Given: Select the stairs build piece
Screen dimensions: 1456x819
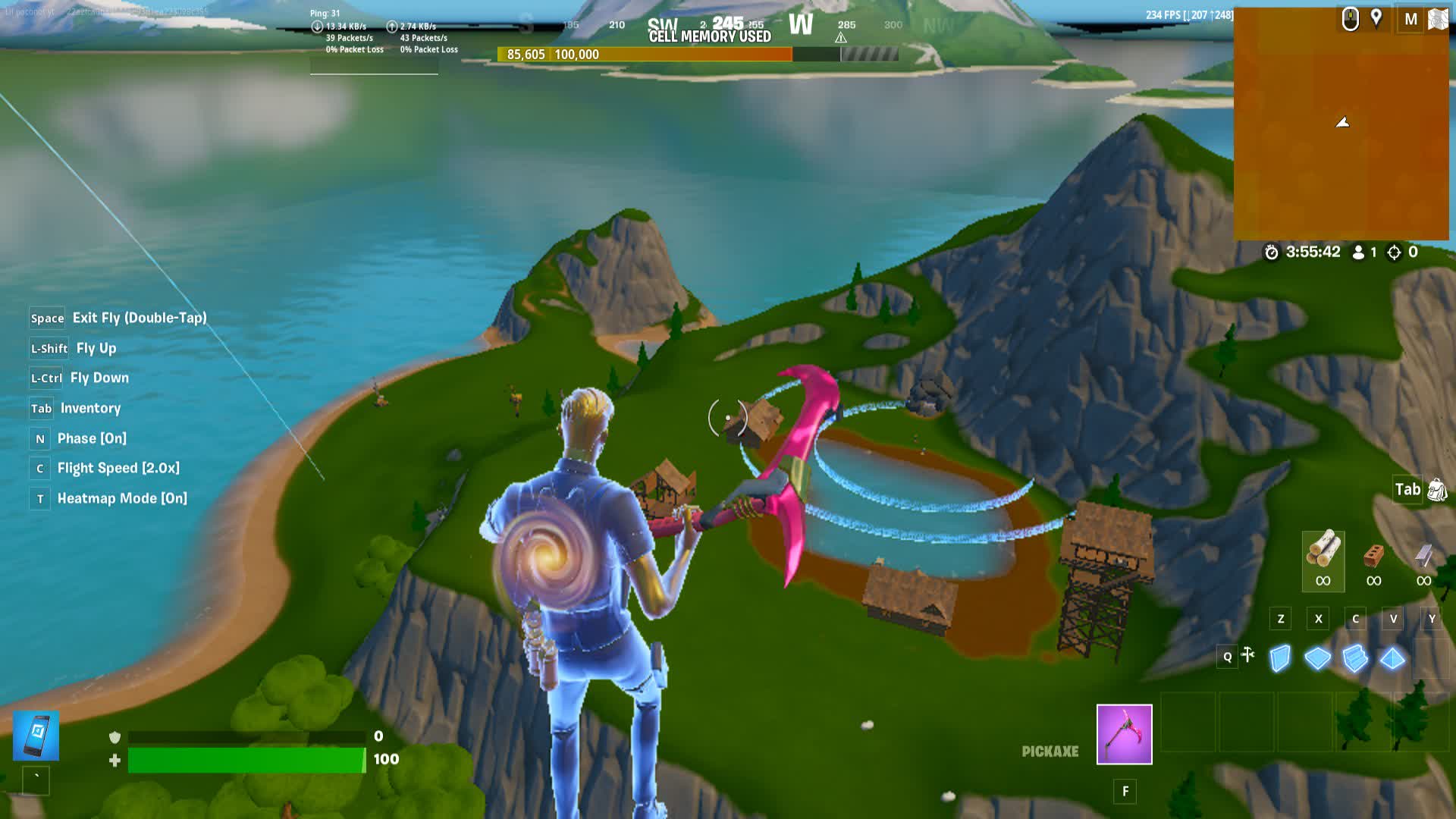Looking at the screenshot, I should pos(1355,657).
